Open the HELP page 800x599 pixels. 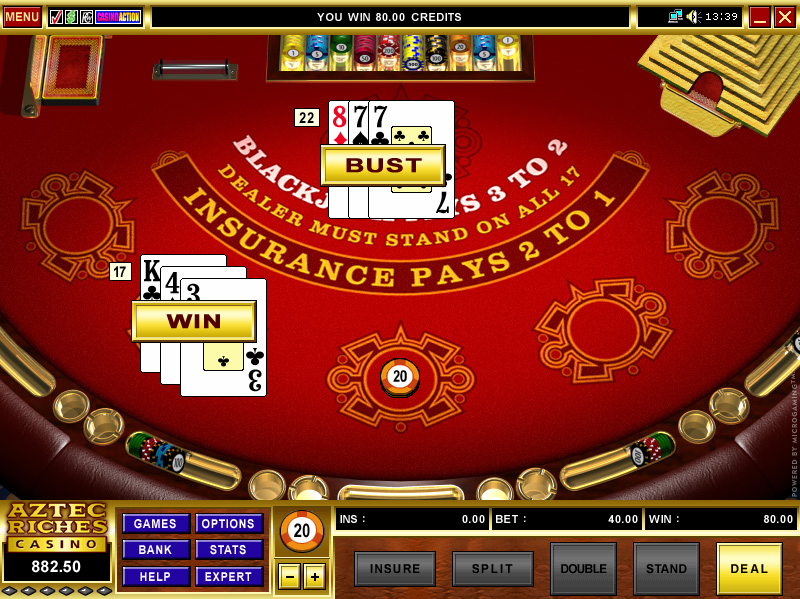155,576
